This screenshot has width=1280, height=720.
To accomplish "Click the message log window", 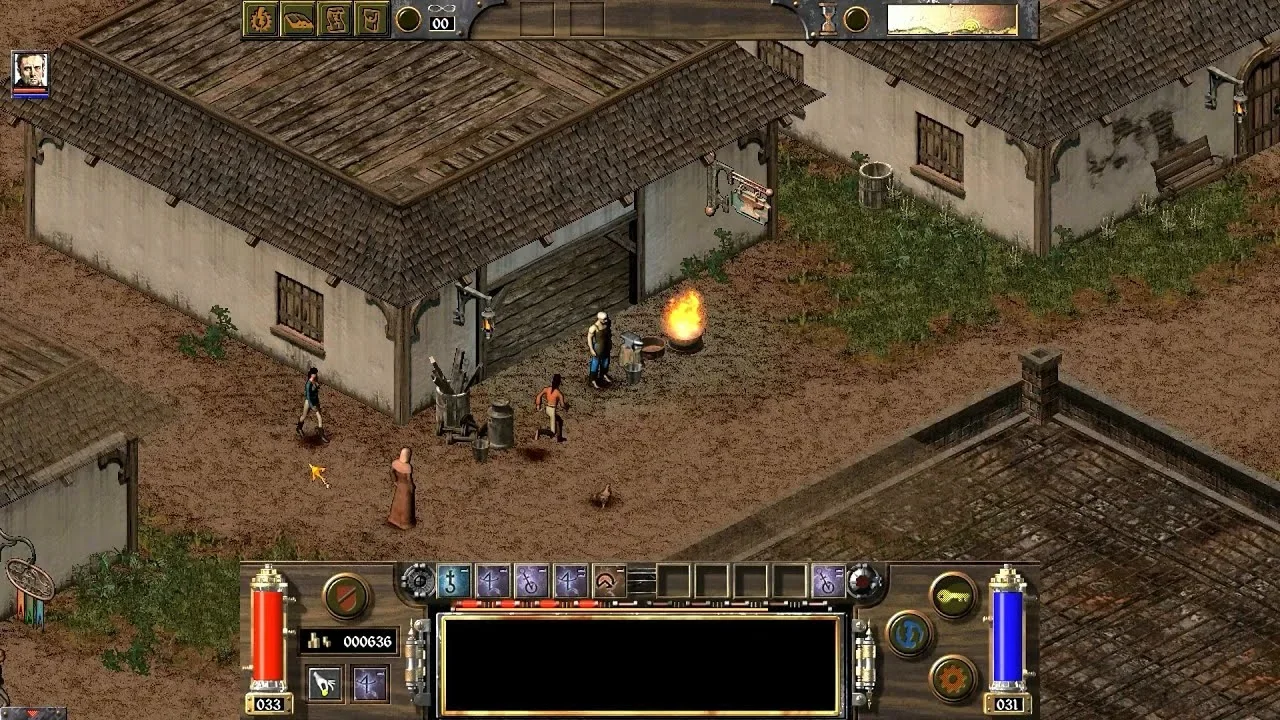I will pyautogui.click(x=640, y=664).
